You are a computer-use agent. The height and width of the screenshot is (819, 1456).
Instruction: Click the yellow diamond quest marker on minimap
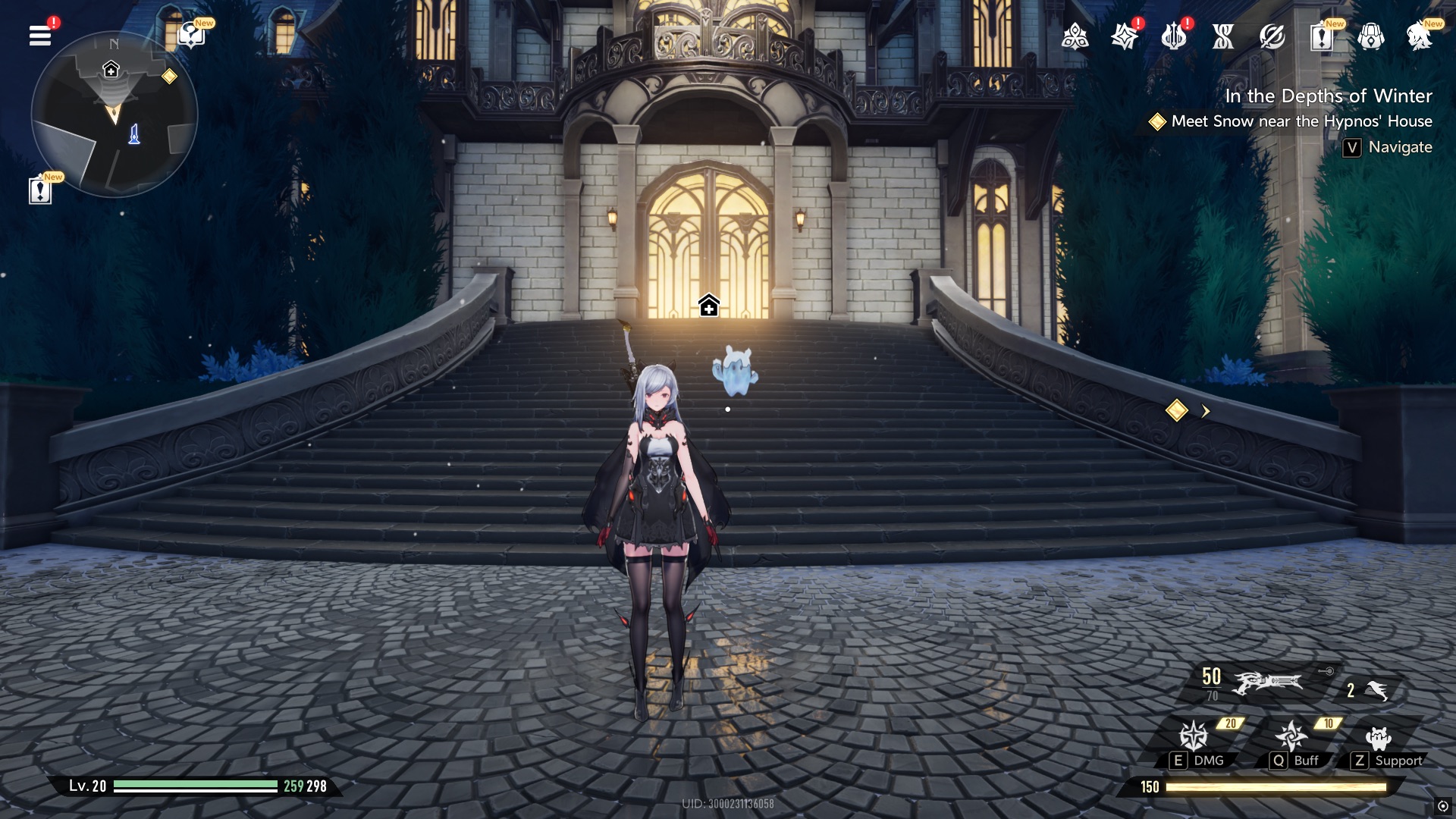(169, 77)
